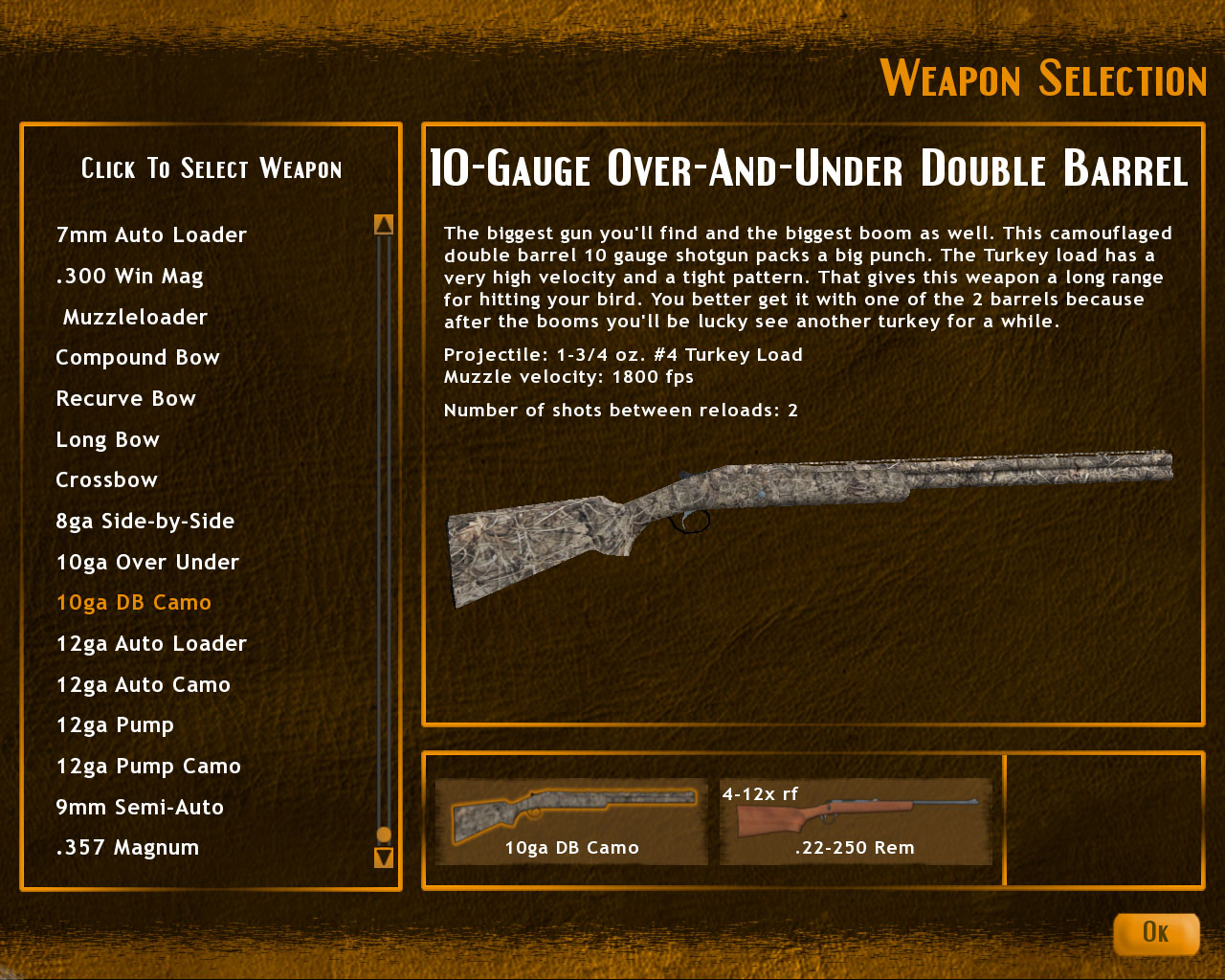Pick the 12ga Pump weapon
This screenshot has height=980, width=1225.
pos(114,725)
